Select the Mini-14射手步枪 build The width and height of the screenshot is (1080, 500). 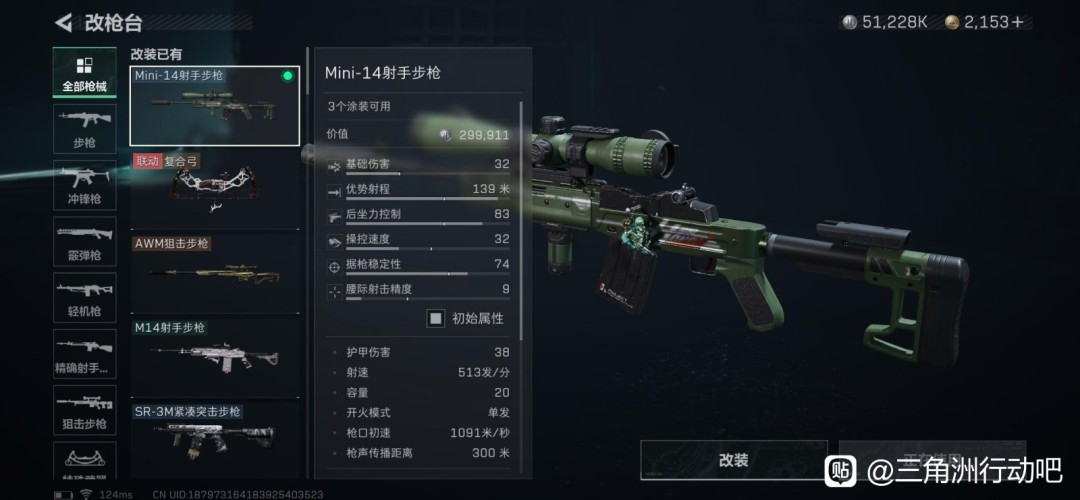pyautogui.click(x=215, y=106)
